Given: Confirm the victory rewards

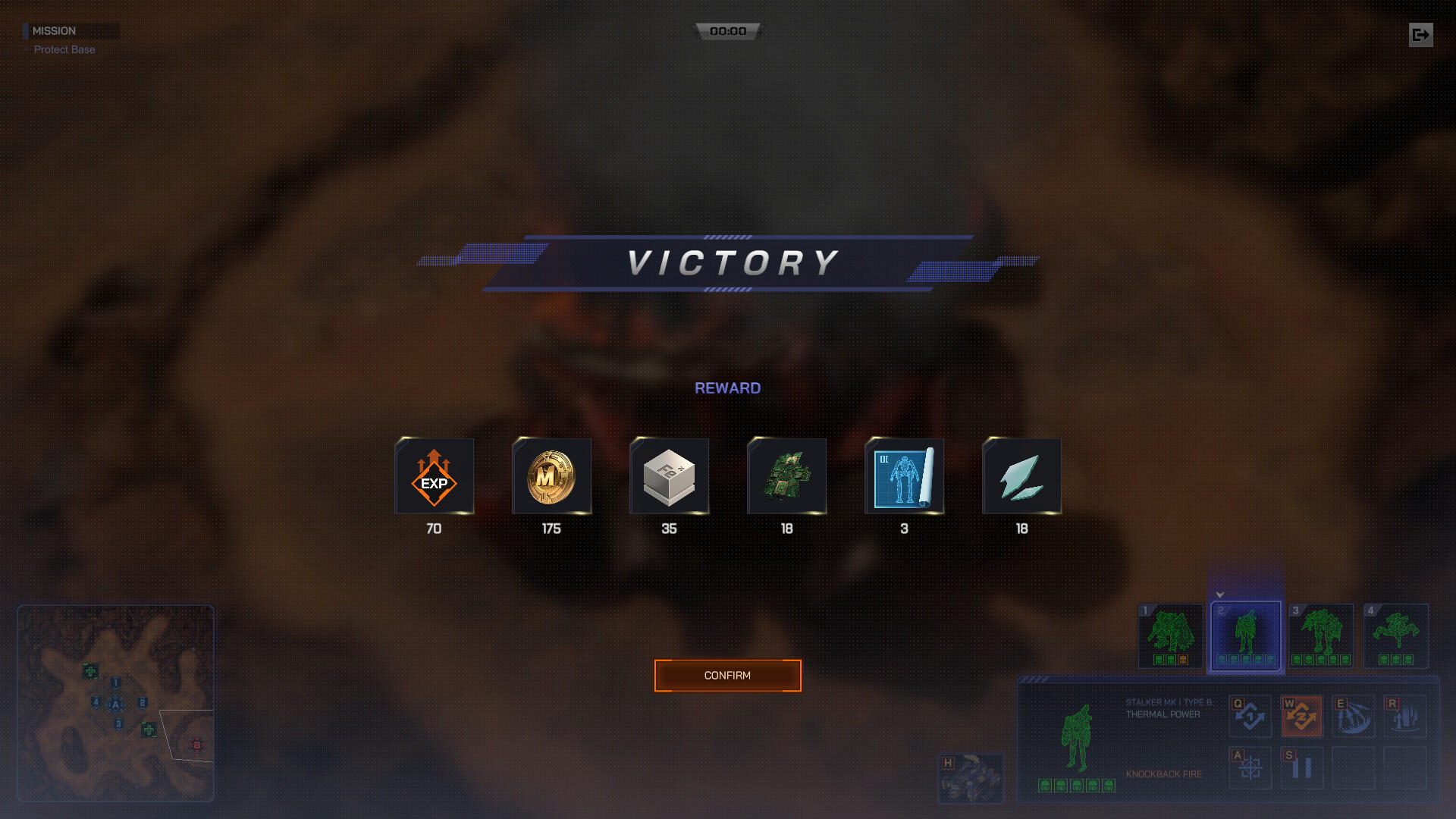Looking at the screenshot, I should 727,675.
